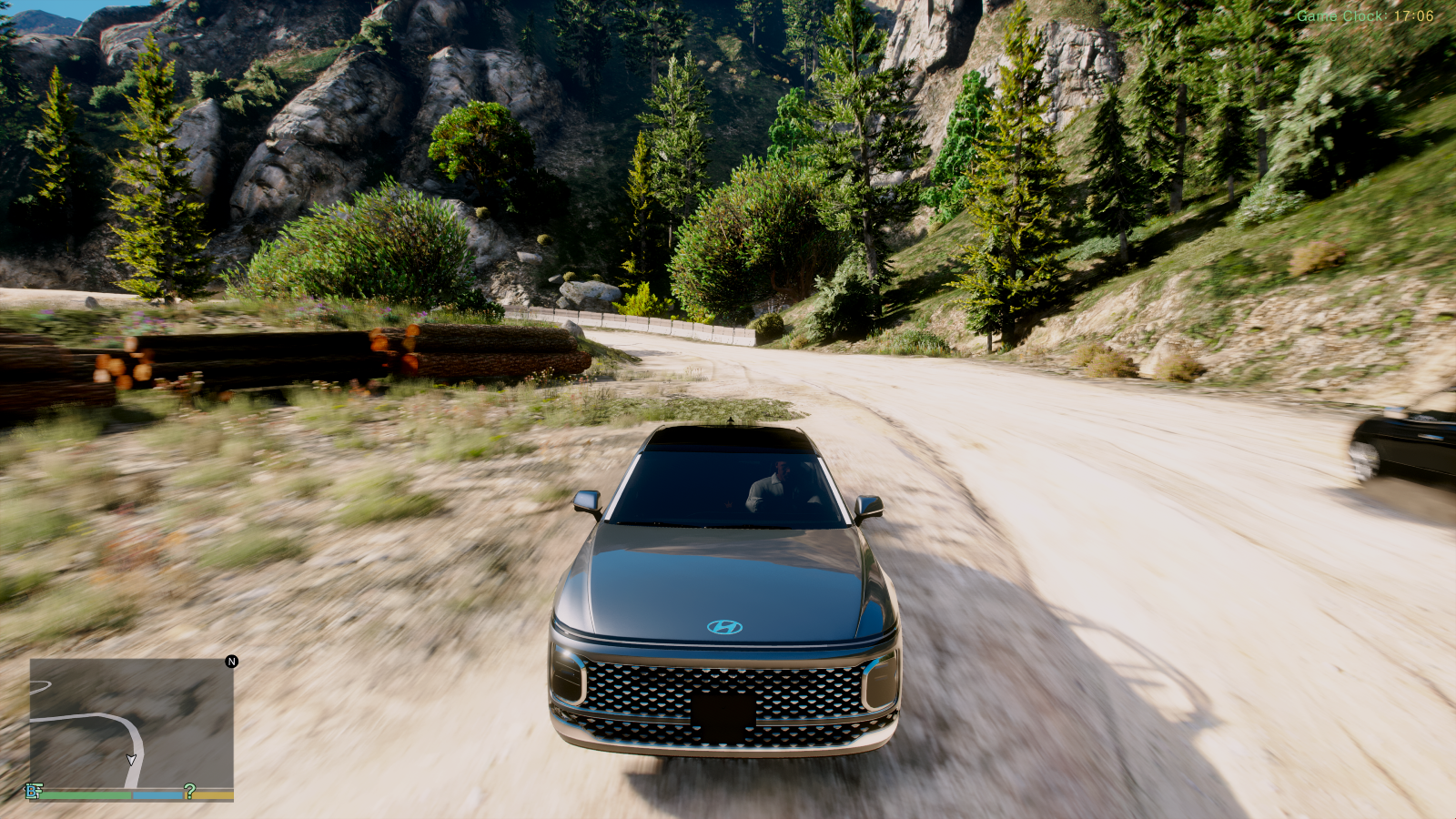Viewport: 1456px width, 819px height.
Task: Click the green question mark map blip
Action: [x=189, y=791]
